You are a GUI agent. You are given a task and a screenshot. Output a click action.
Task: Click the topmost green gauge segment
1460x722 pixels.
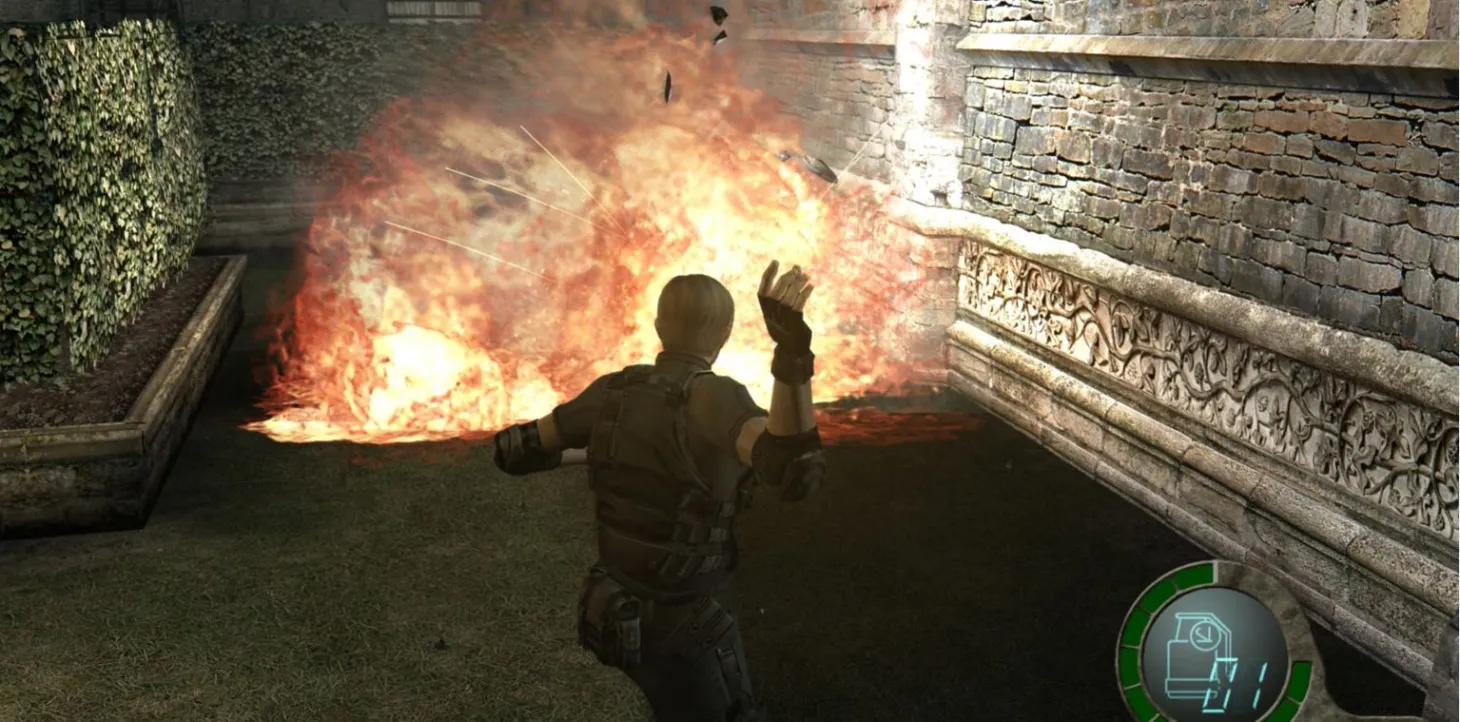point(1197,573)
